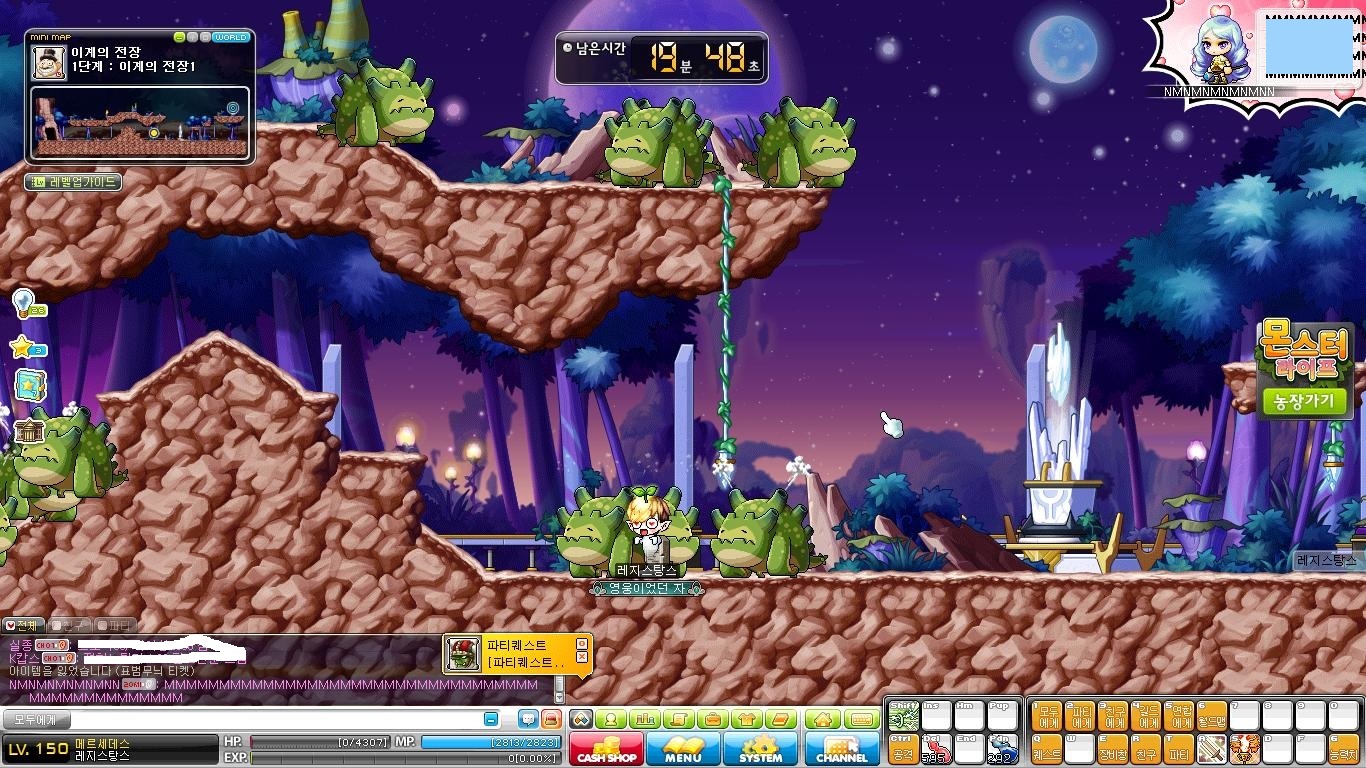Open the lightbulb quest notifier icon
1366x768 pixels.
pos(23,300)
